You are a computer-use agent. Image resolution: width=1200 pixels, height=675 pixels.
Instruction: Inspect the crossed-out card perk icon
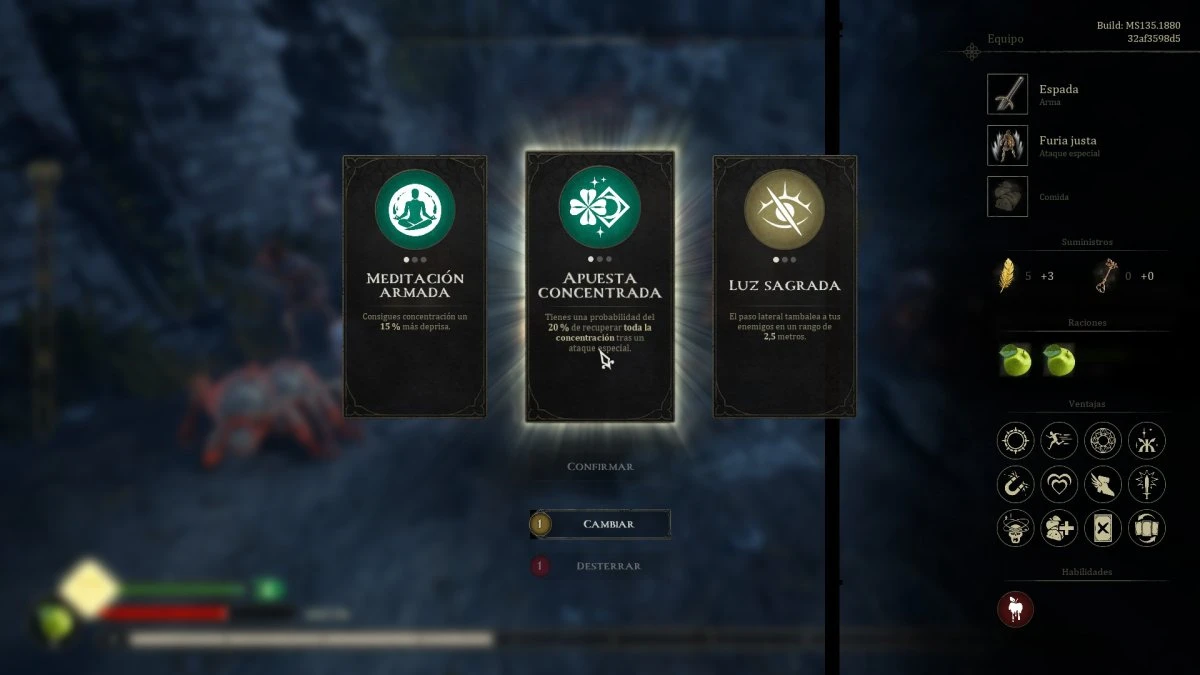[x=1103, y=528]
